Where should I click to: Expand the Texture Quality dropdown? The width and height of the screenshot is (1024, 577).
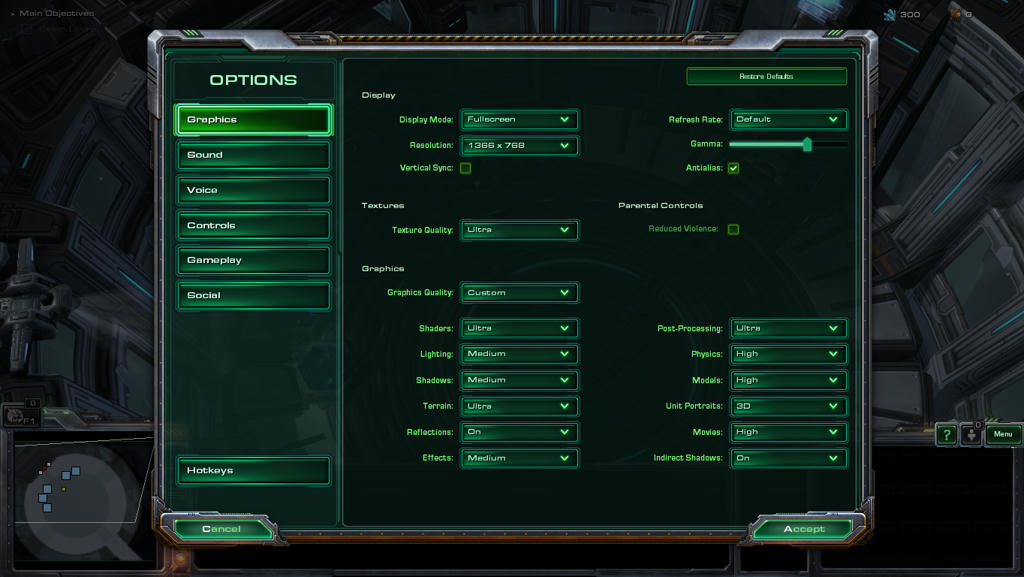coord(519,230)
